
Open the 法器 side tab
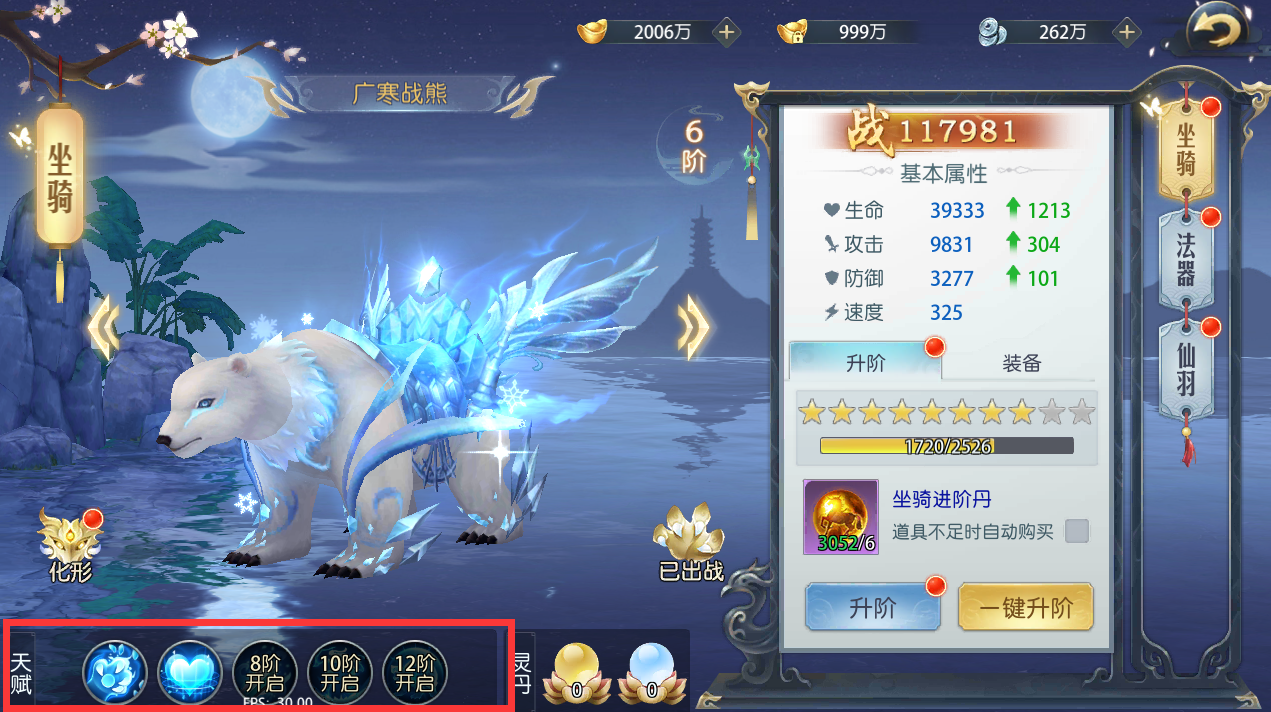coord(1185,259)
